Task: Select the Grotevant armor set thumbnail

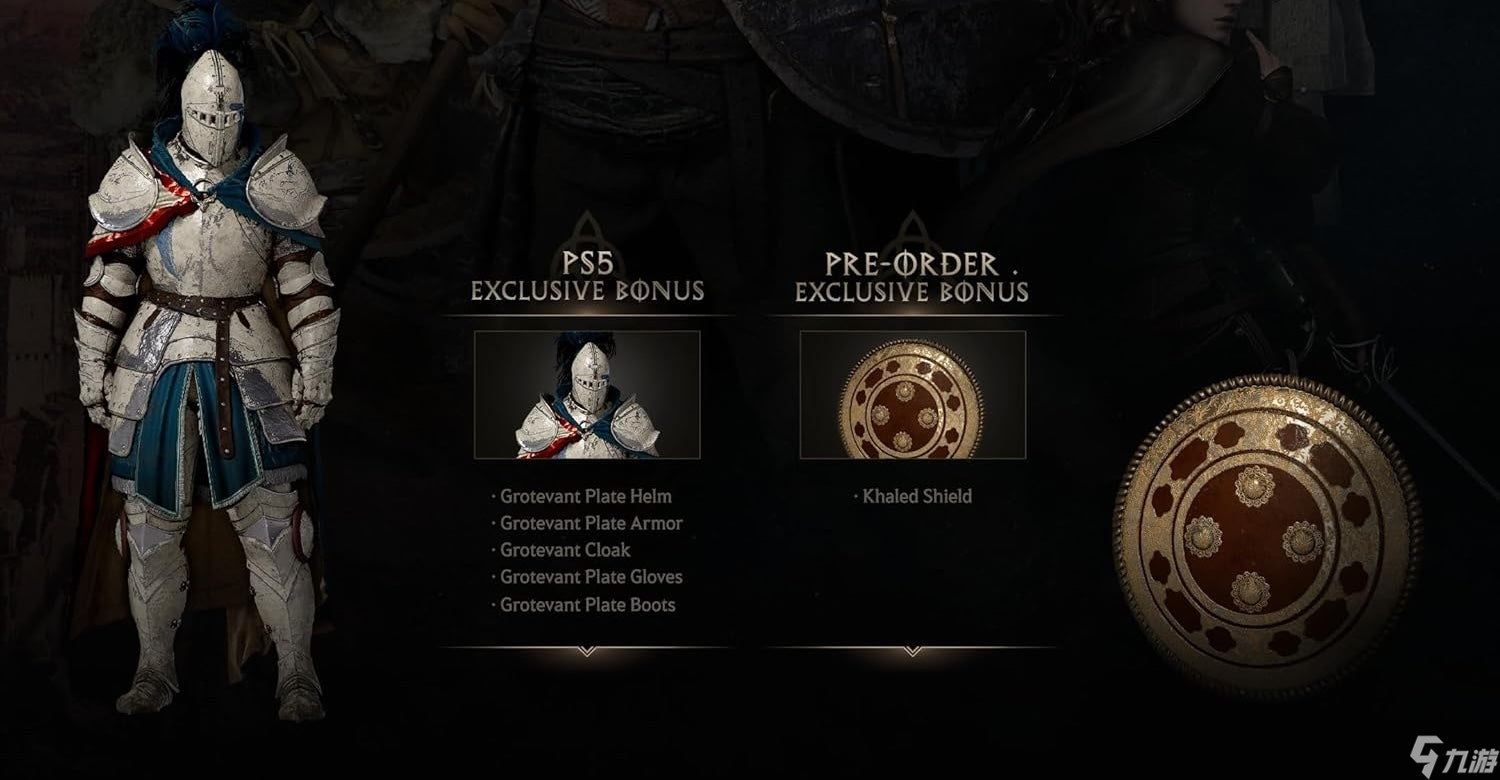Action: [x=587, y=395]
